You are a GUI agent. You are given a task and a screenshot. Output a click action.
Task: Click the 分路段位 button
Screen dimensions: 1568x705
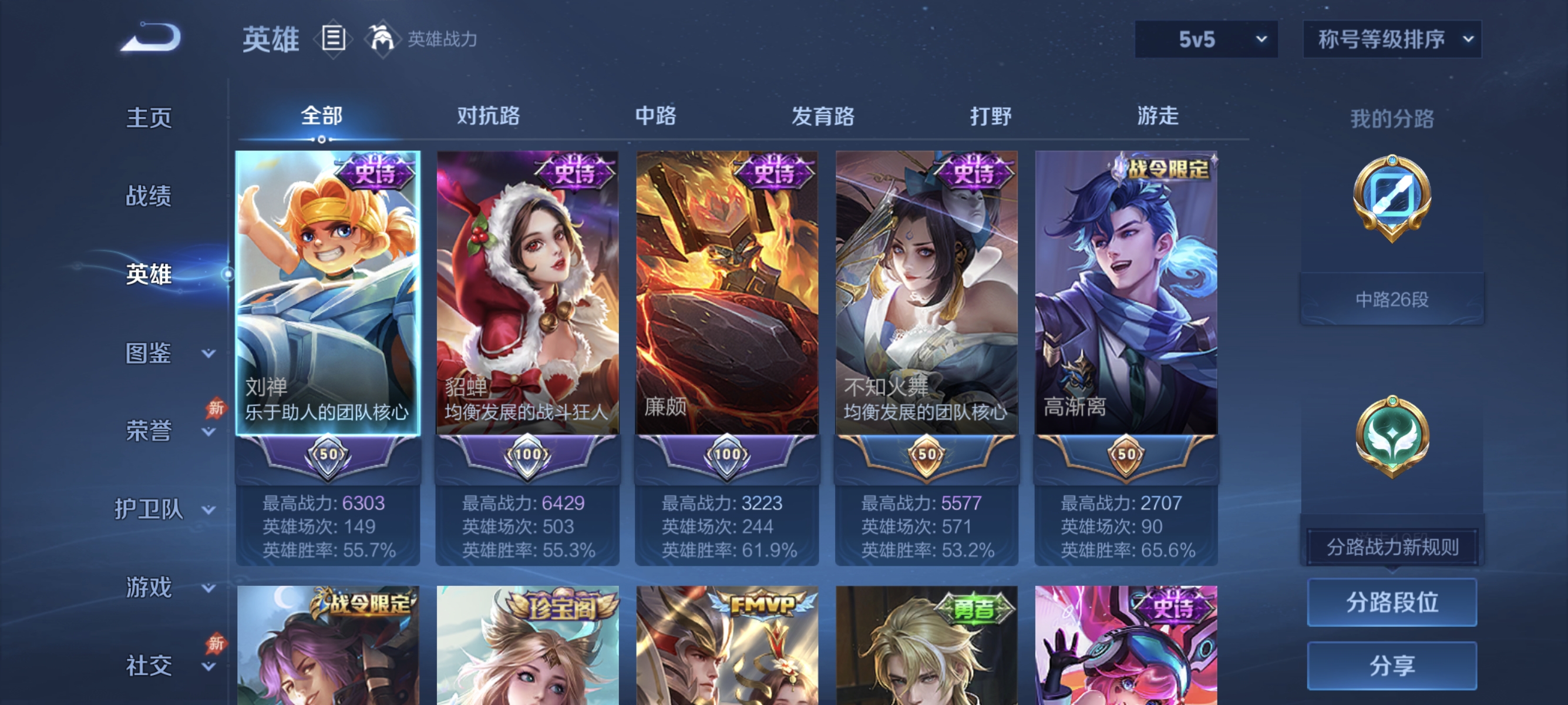tap(1394, 603)
